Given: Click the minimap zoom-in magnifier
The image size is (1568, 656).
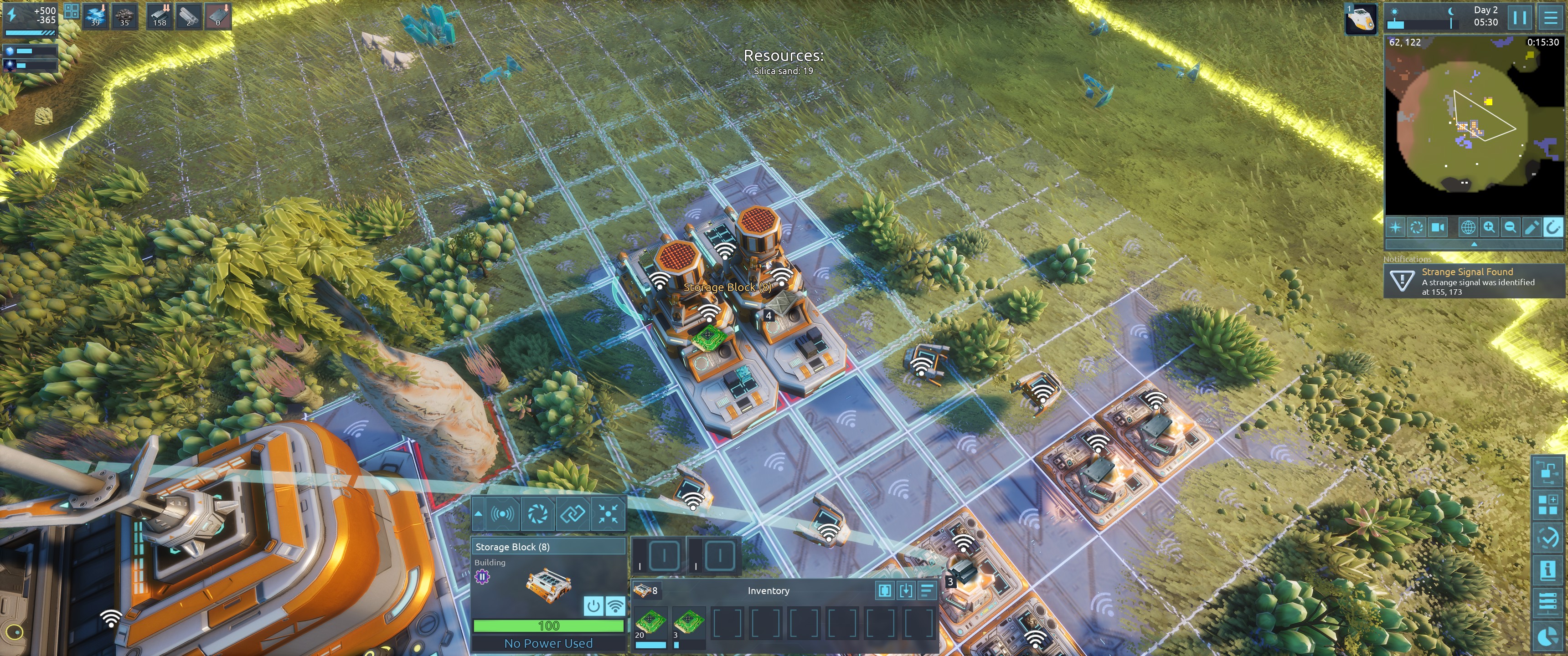Looking at the screenshot, I should (1489, 227).
